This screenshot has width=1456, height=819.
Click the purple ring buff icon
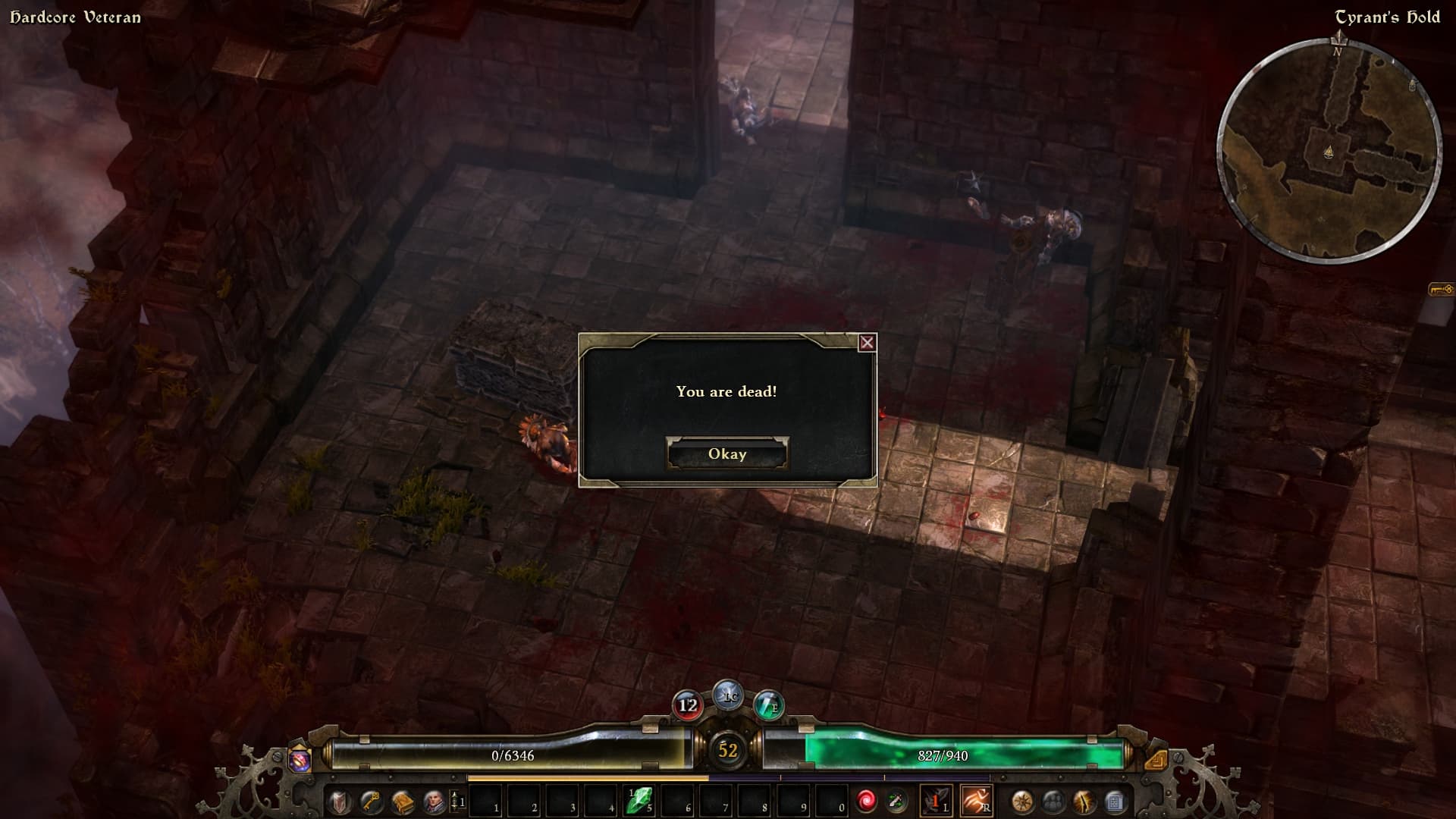tap(300, 759)
